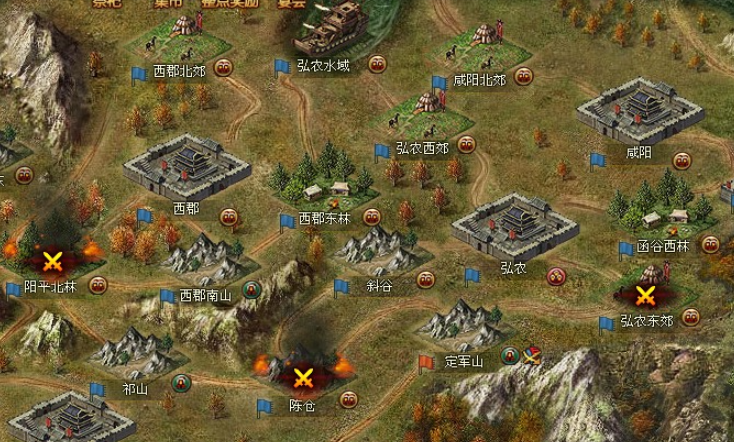Click the crossed weapons icon beside 定军山
The width and height of the screenshot is (734, 442).
point(532,355)
